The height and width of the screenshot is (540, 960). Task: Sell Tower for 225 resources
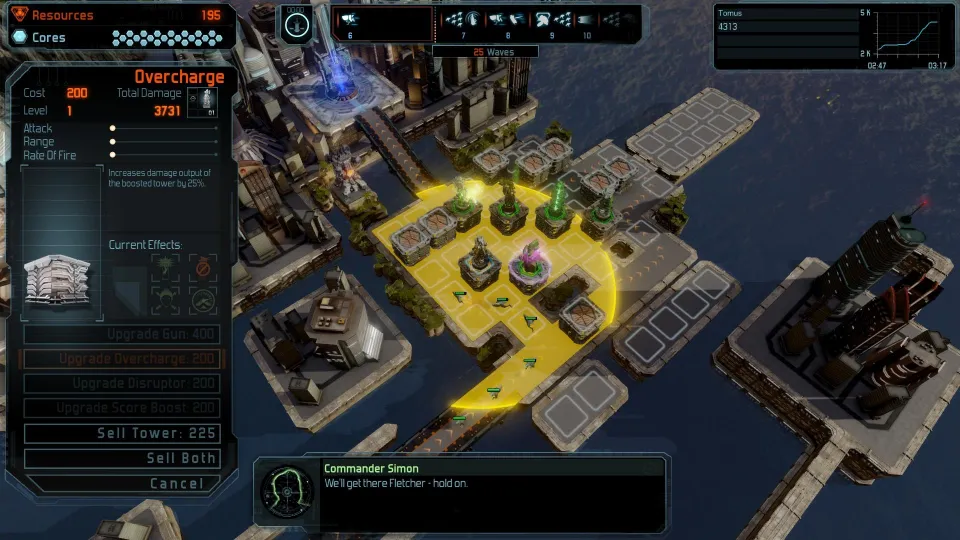click(121, 433)
